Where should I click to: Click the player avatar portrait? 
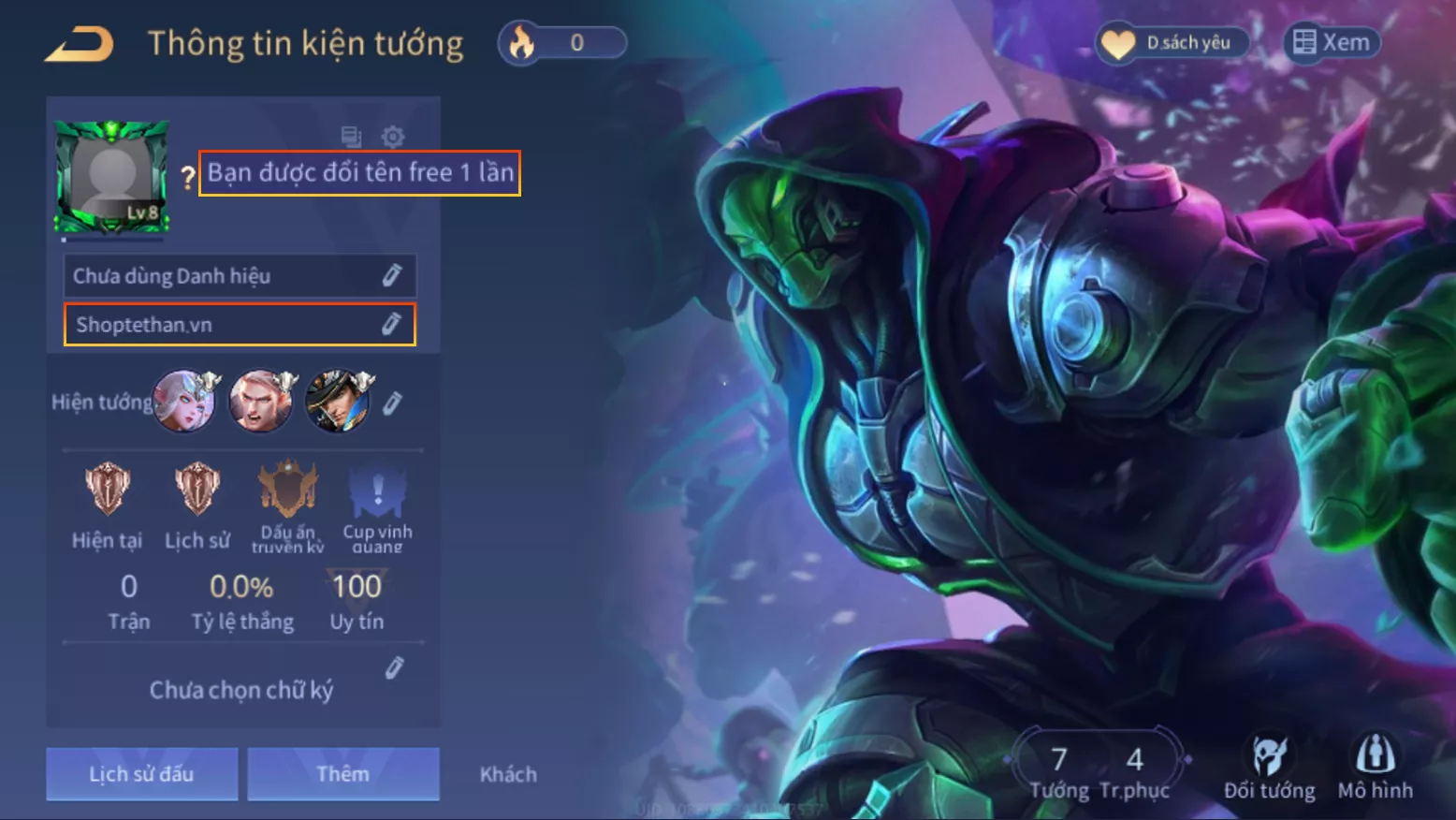pyautogui.click(x=112, y=175)
